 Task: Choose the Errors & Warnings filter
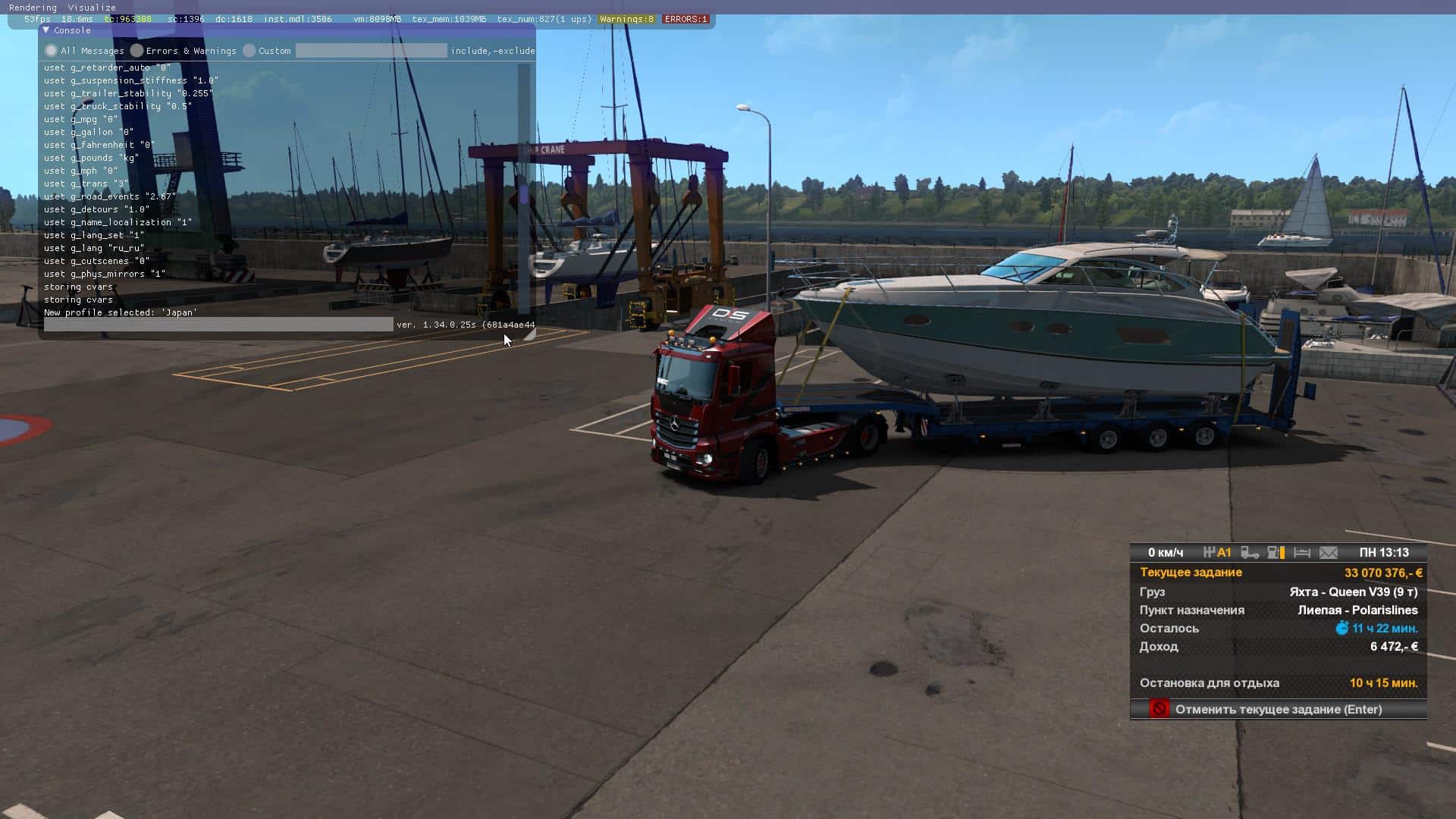(136, 51)
